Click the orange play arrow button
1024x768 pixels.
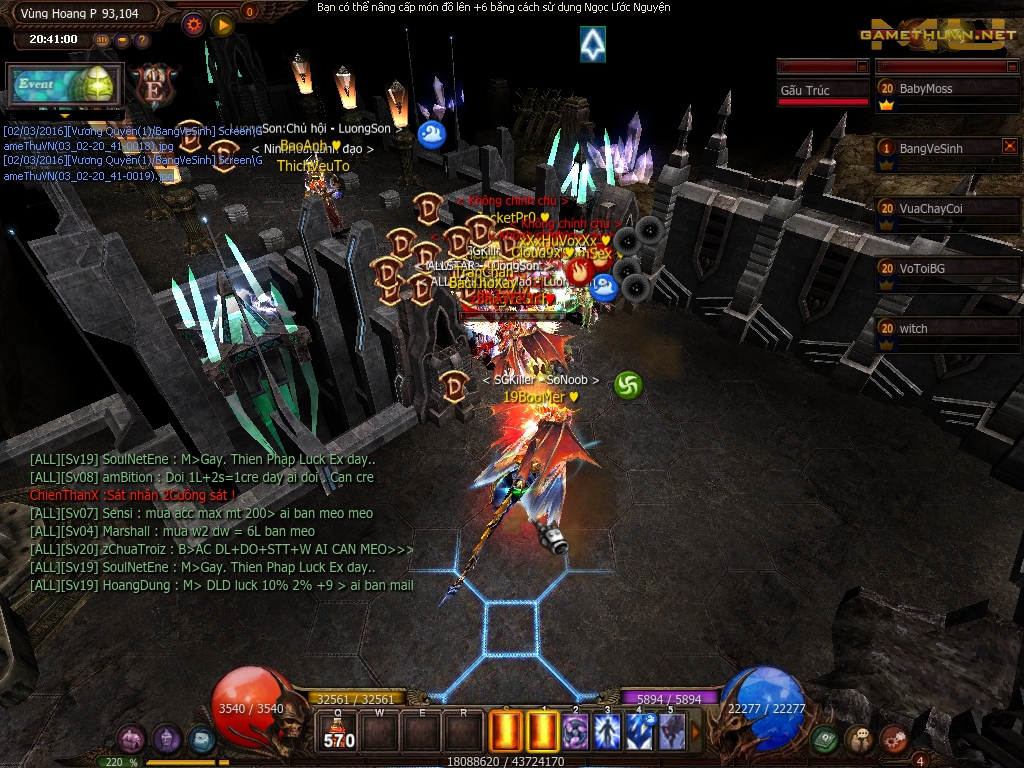click(x=222, y=24)
